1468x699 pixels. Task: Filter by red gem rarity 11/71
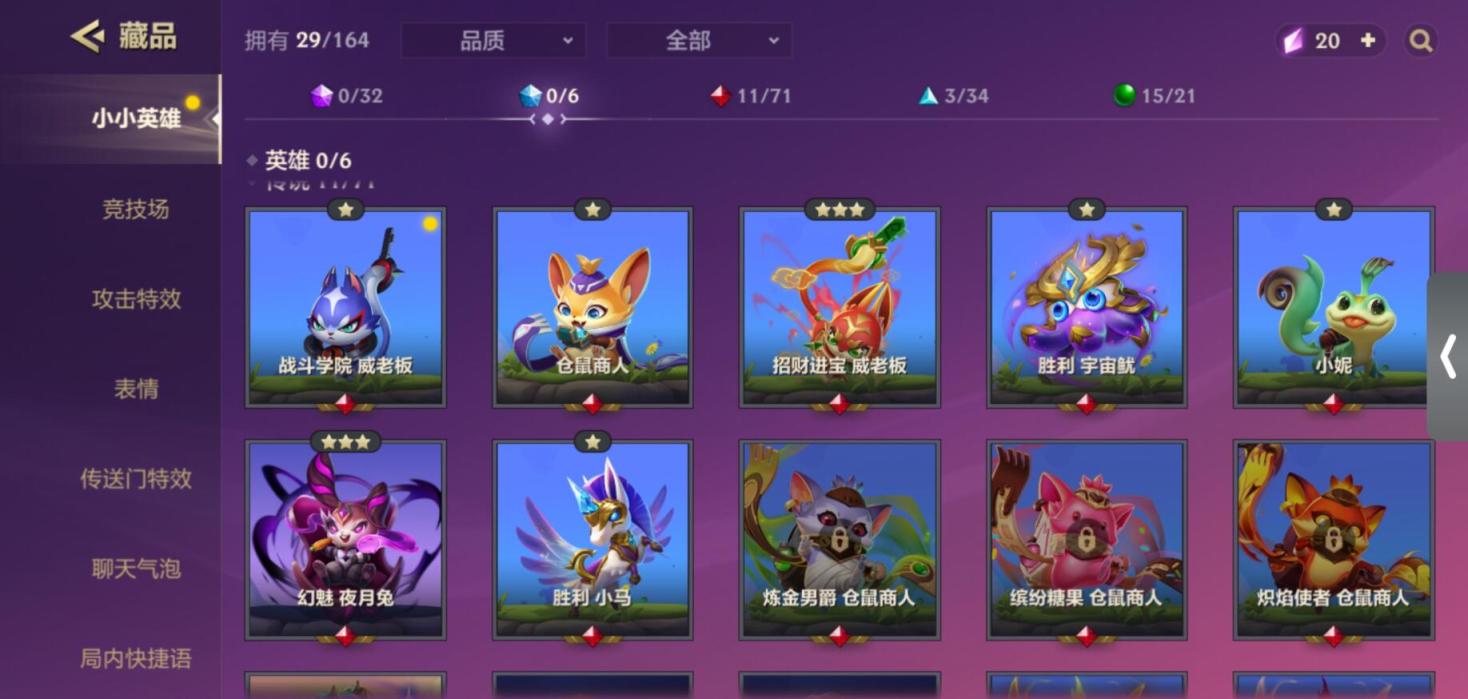coord(750,96)
